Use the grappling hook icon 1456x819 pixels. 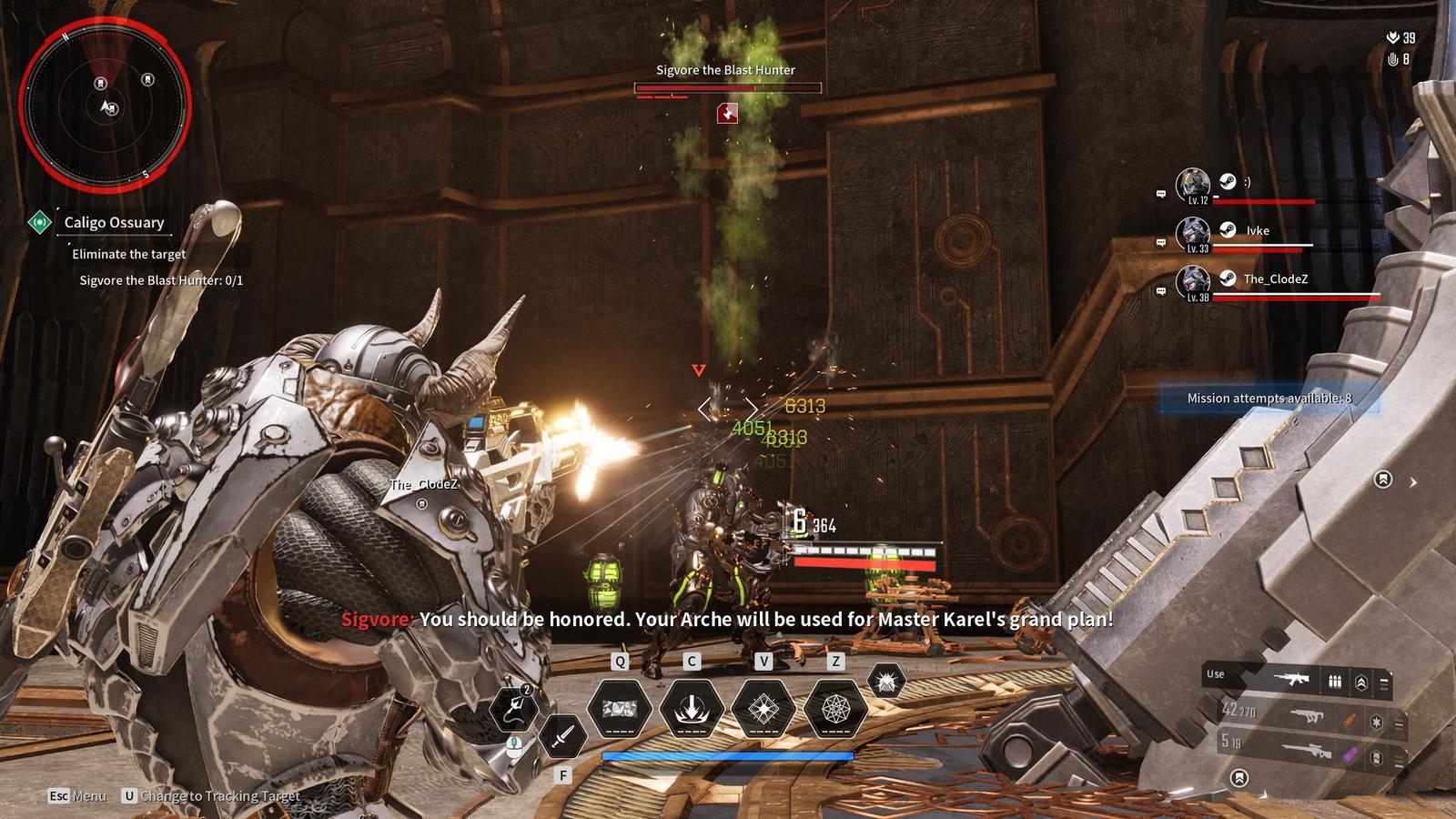tap(513, 708)
